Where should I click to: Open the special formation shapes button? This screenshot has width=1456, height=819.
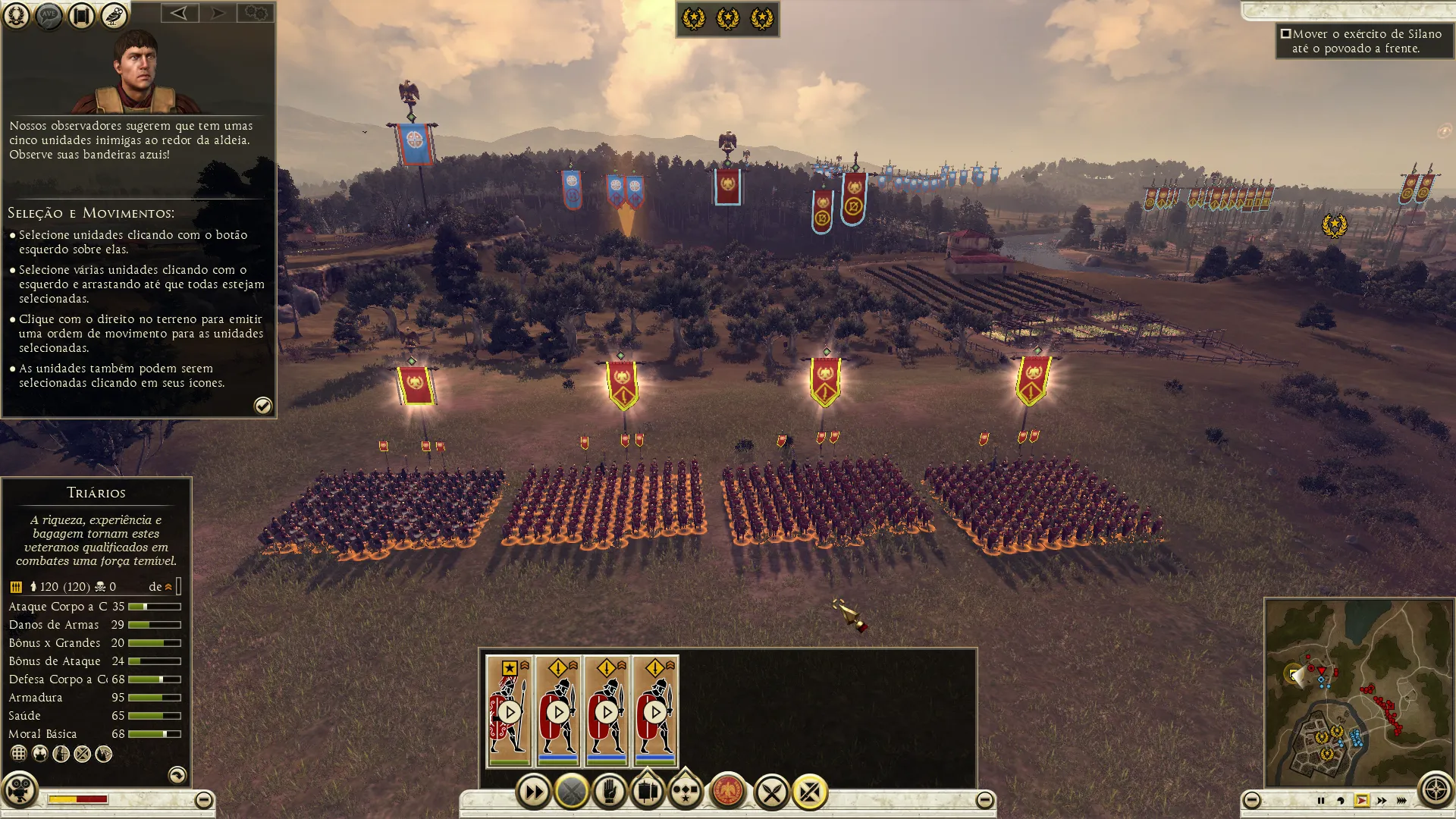(x=686, y=792)
